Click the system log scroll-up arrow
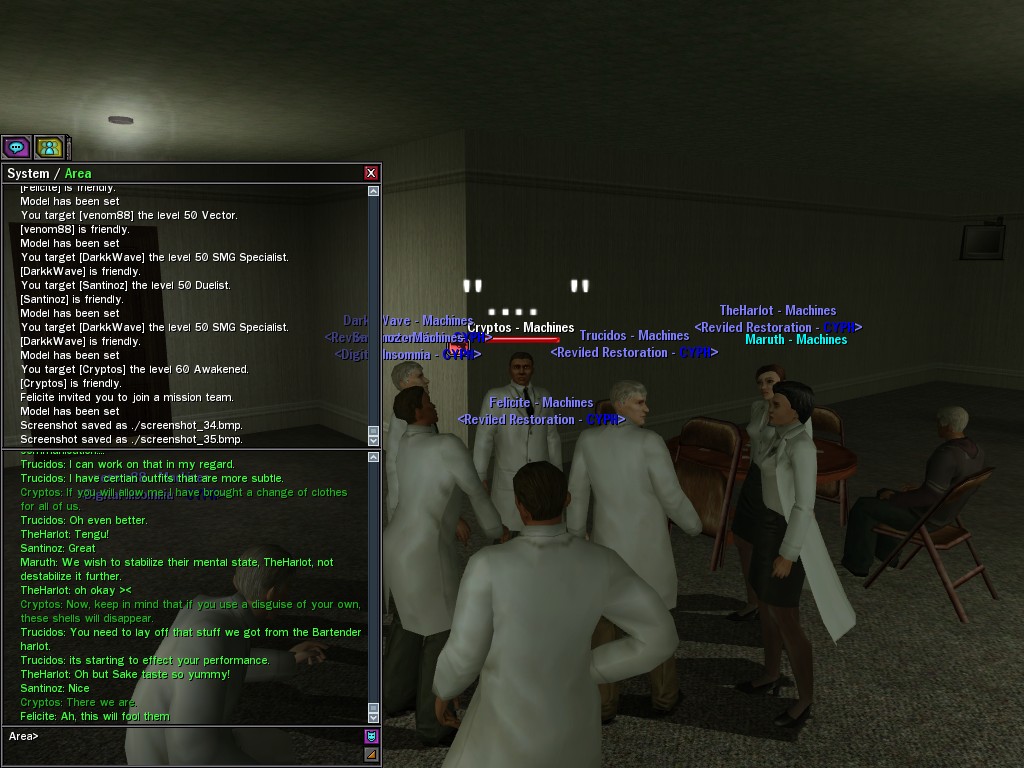Viewport: 1024px width, 768px height. pos(373,191)
